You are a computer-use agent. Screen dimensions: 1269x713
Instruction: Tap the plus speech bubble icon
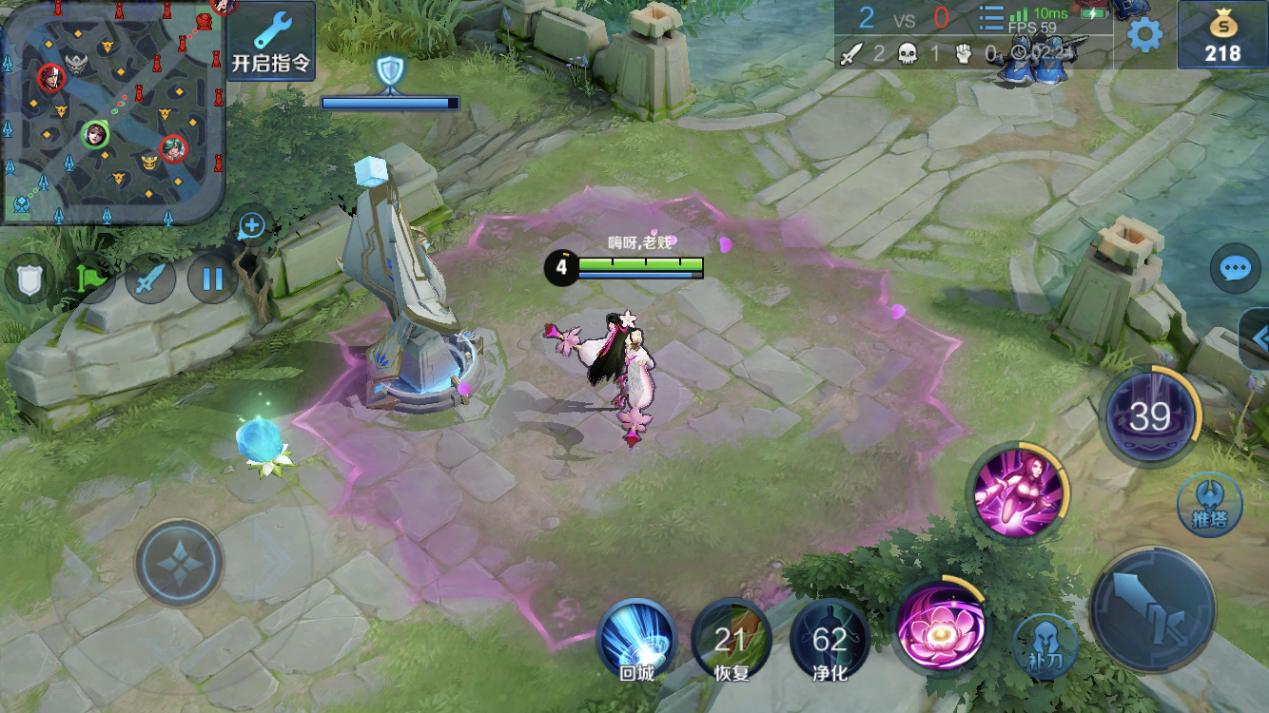pos(251,227)
